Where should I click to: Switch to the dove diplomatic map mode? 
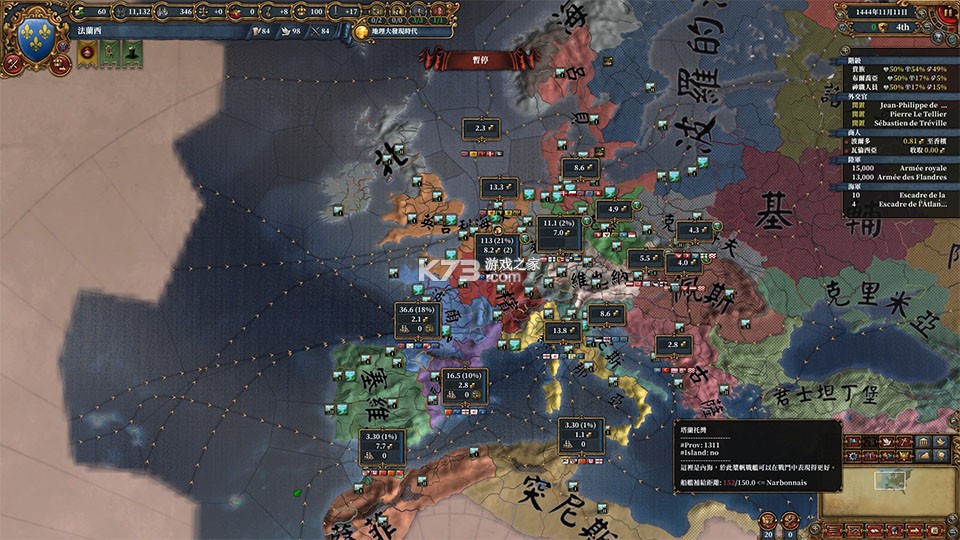point(886,441)
